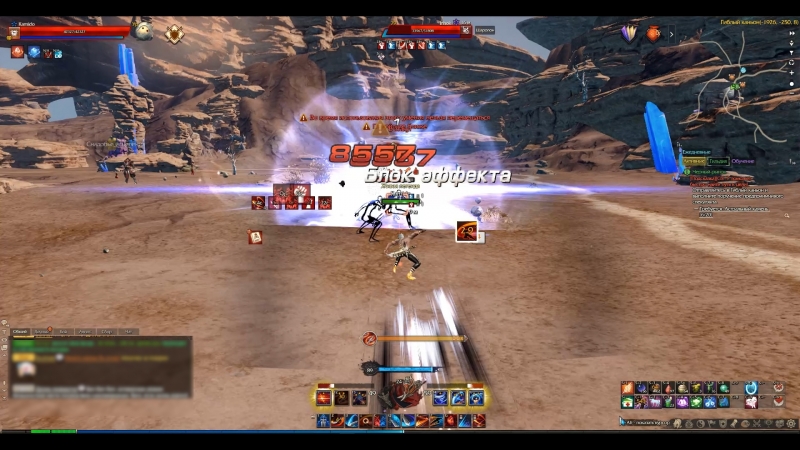800x450 pixels.
Task: Open the diamond shield emblem icon
Action: [x=174, y=33]
